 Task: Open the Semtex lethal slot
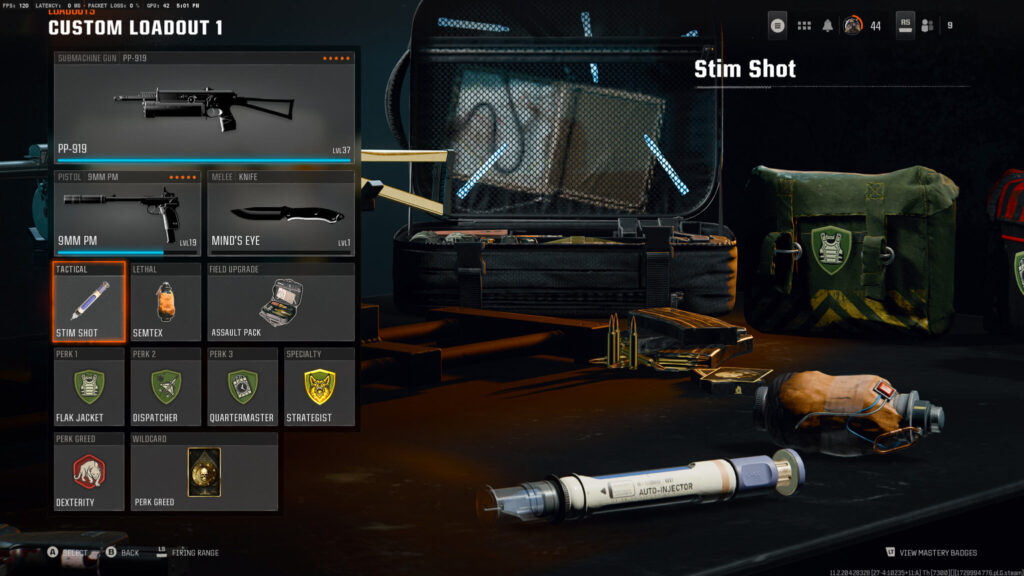coord(166,302)
